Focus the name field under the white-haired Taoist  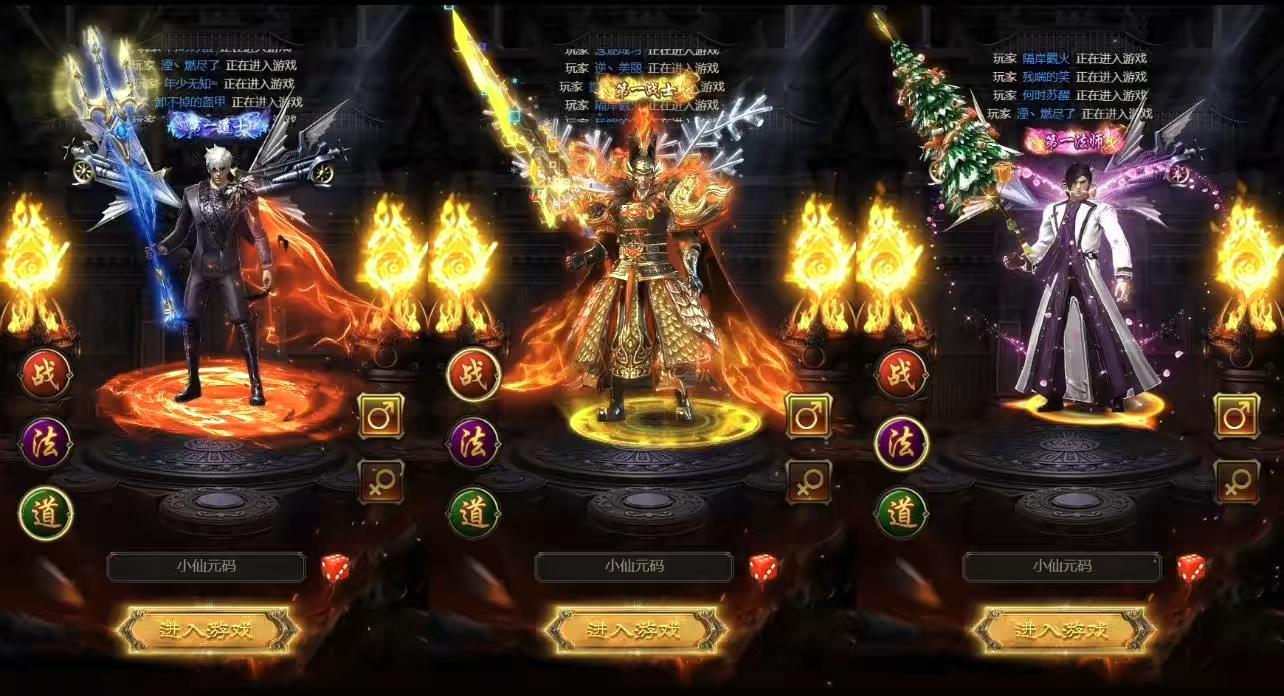coord(206,567)
